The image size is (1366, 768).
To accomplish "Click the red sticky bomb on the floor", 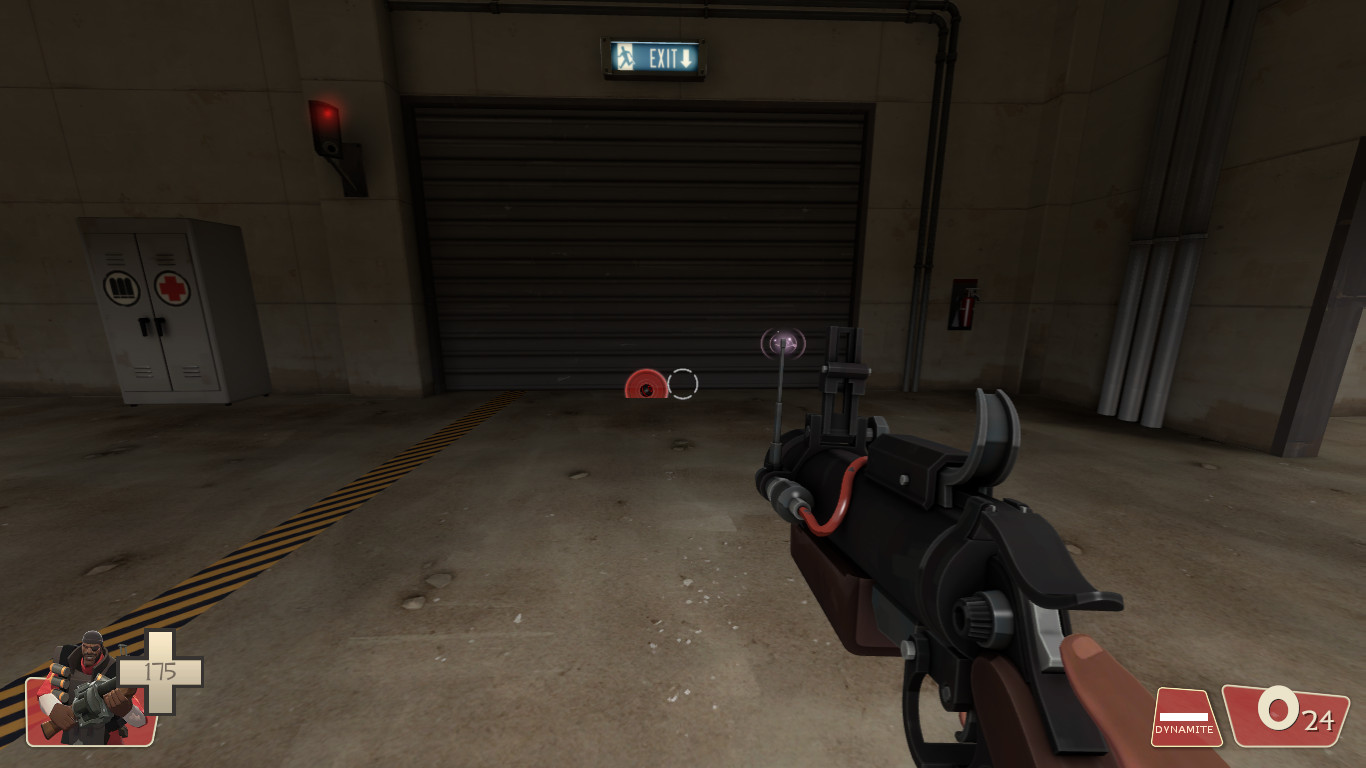I will [645, 385].
